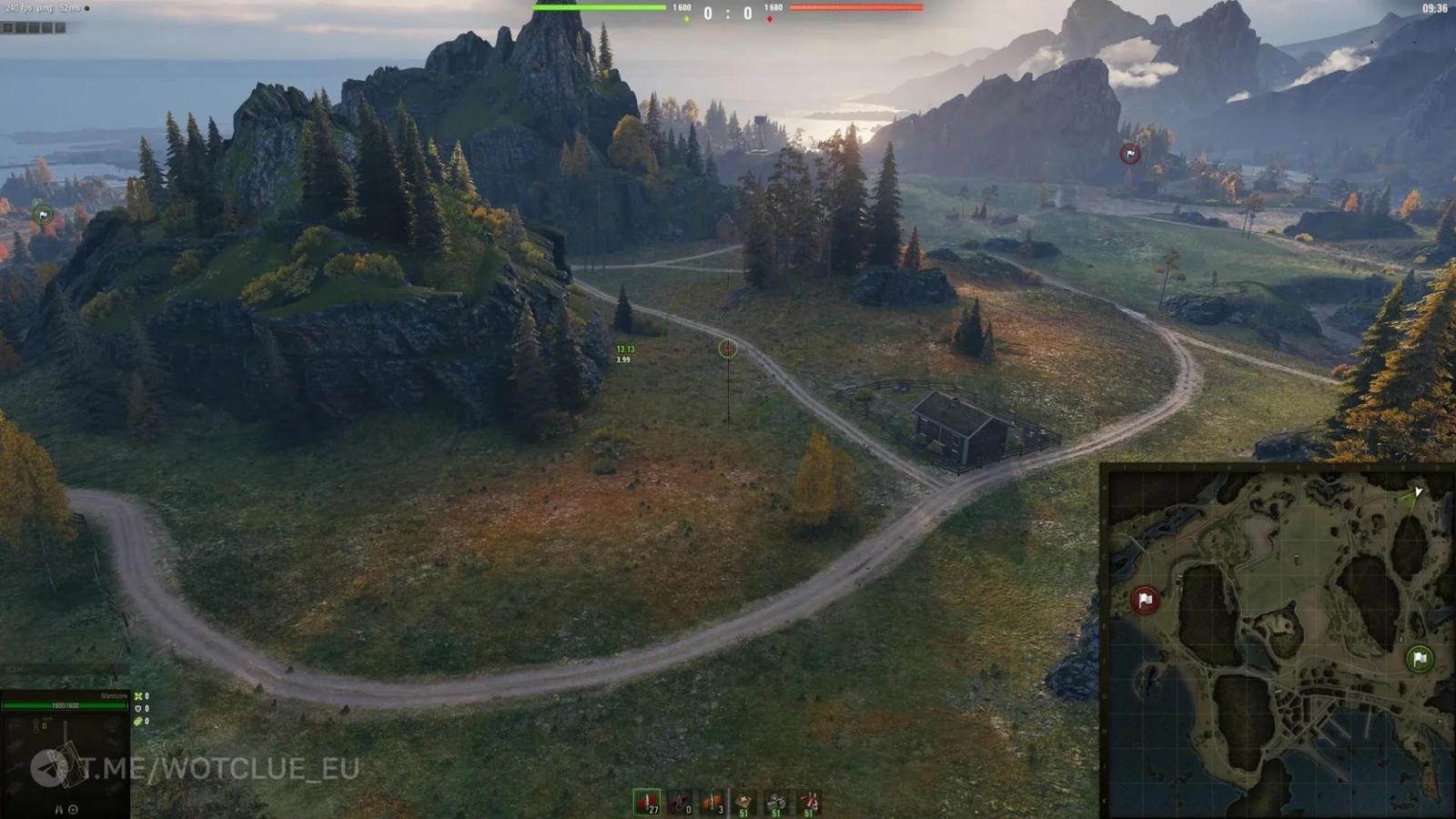This screenshot has width=1456, height=819.
Task: Click the red enemy base flag on minimap
Action: pyautogui.click(x=1144, y=600)
